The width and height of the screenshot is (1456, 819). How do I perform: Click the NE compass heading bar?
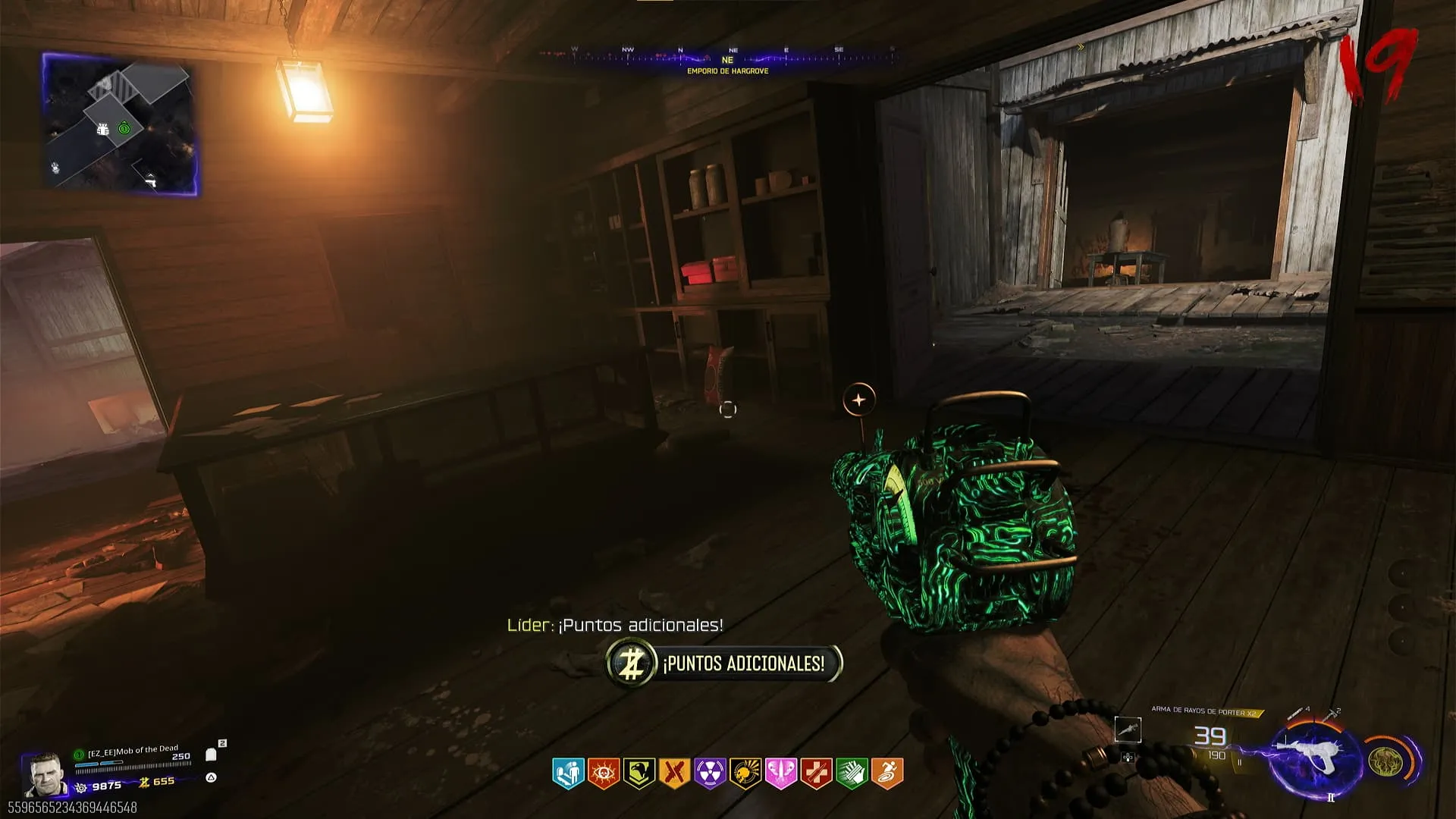(x=726, y=57)
